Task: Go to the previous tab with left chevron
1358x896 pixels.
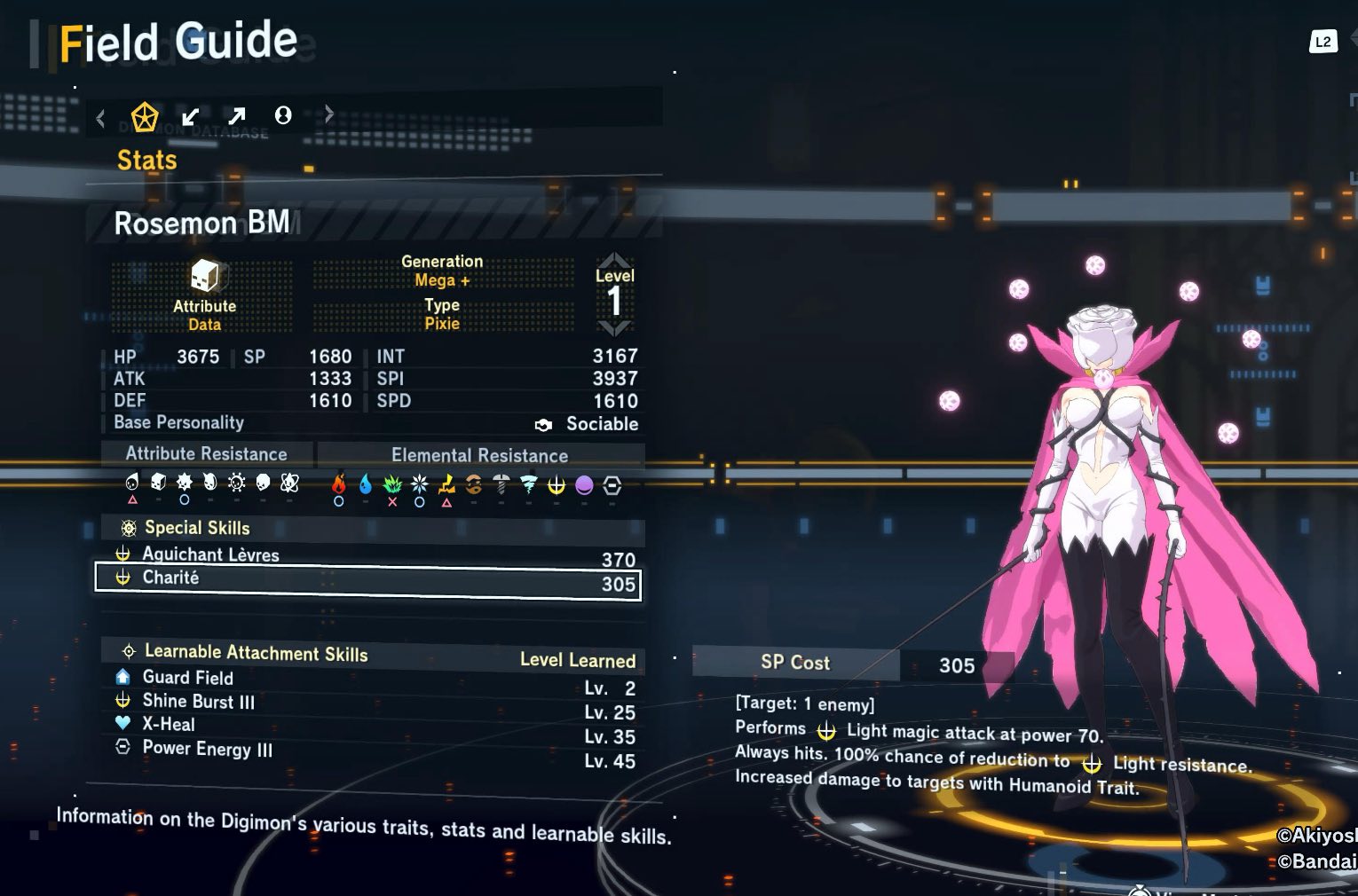Action: click(100, 117)
